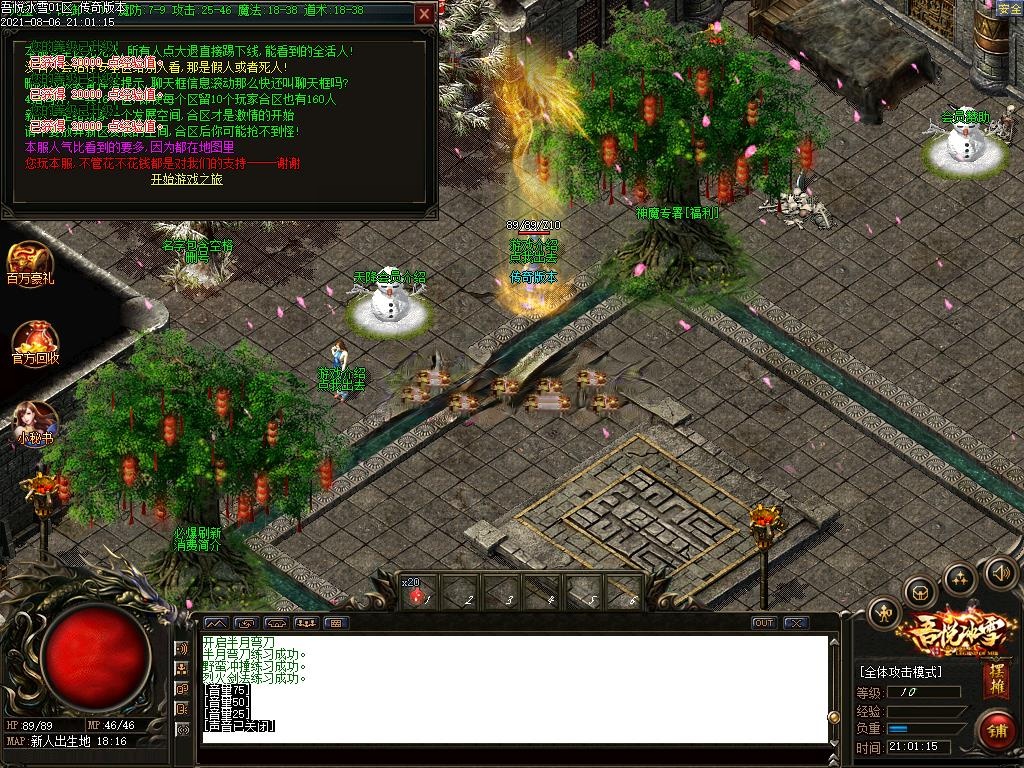Click the 安全 button at top right
Viewport: 1024px width, 768px height.
point(1009,9)
